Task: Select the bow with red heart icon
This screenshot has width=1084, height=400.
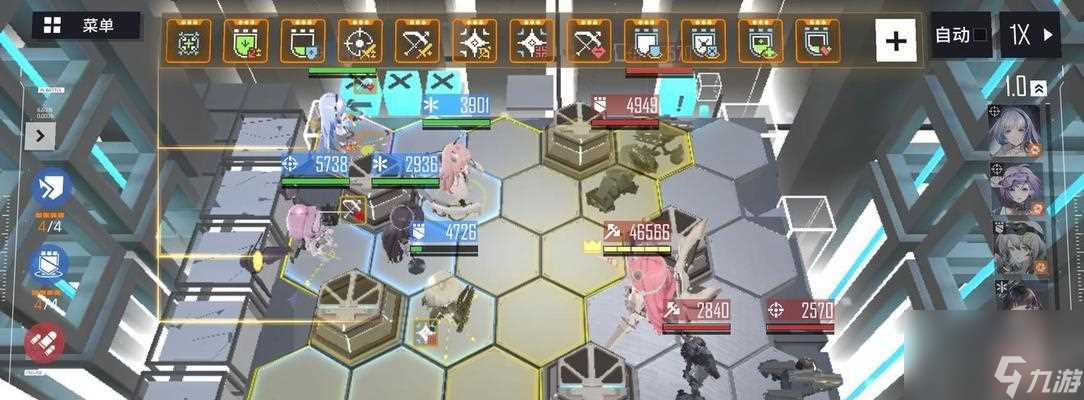Action: coord(589,41)
